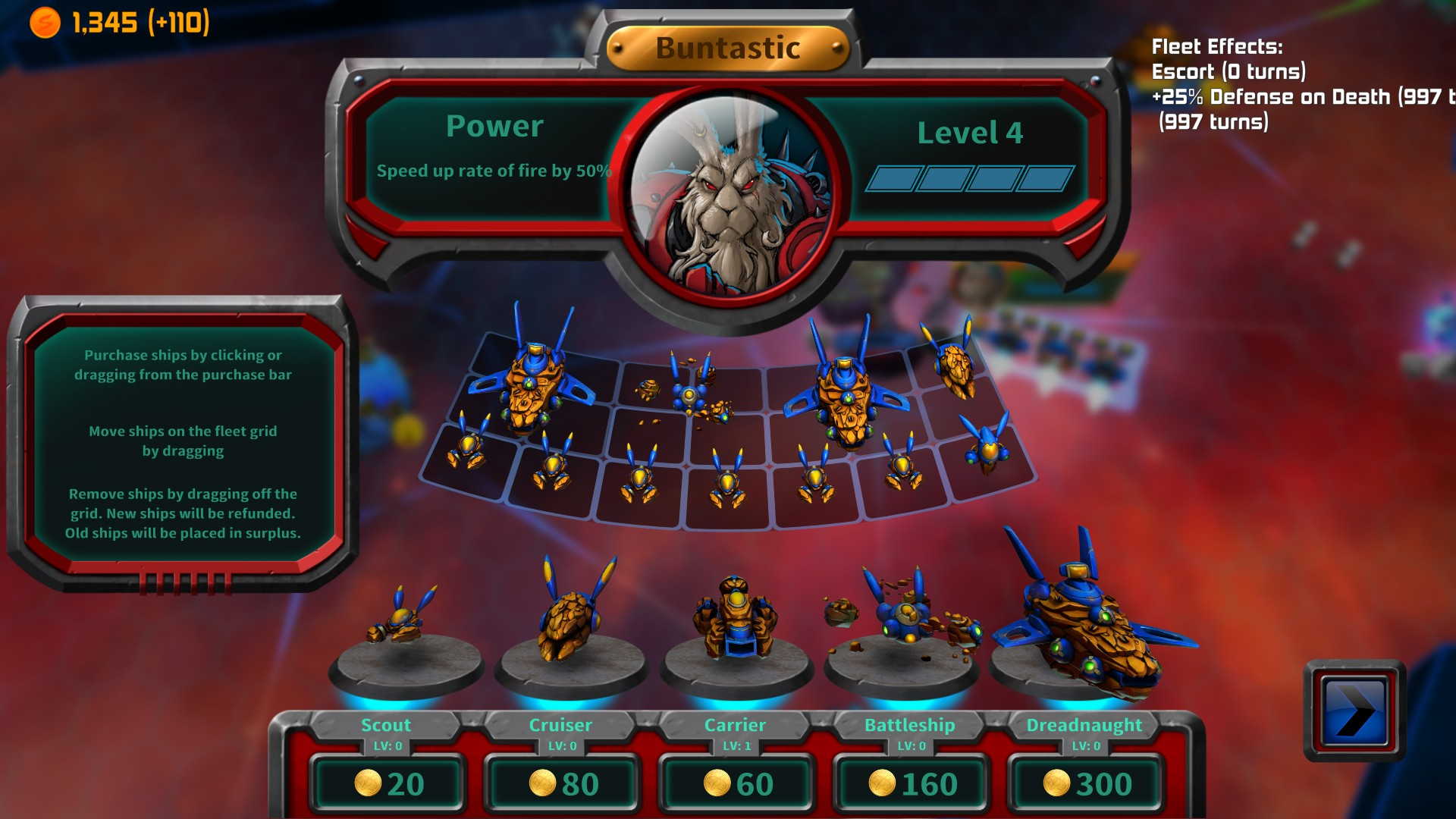Select the Carrier 60-coin purchase button

tap(737, 783)
